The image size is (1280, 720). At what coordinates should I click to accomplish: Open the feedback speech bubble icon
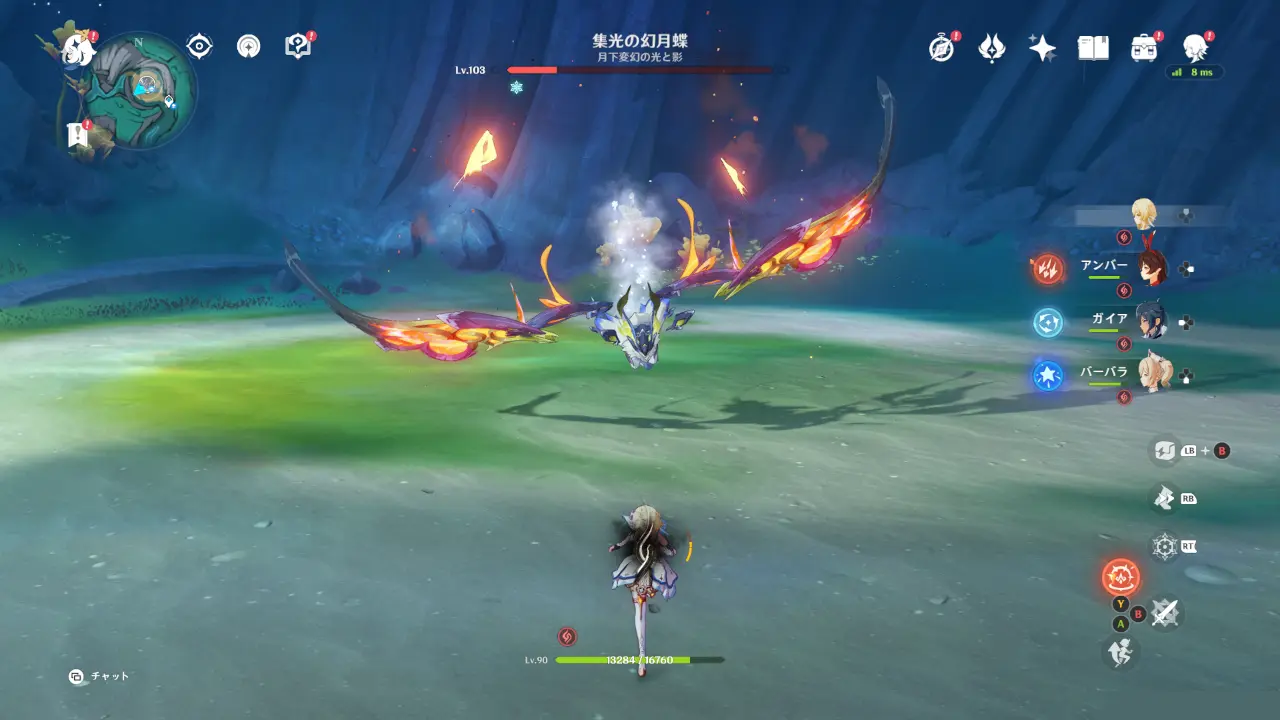(296, 45)
